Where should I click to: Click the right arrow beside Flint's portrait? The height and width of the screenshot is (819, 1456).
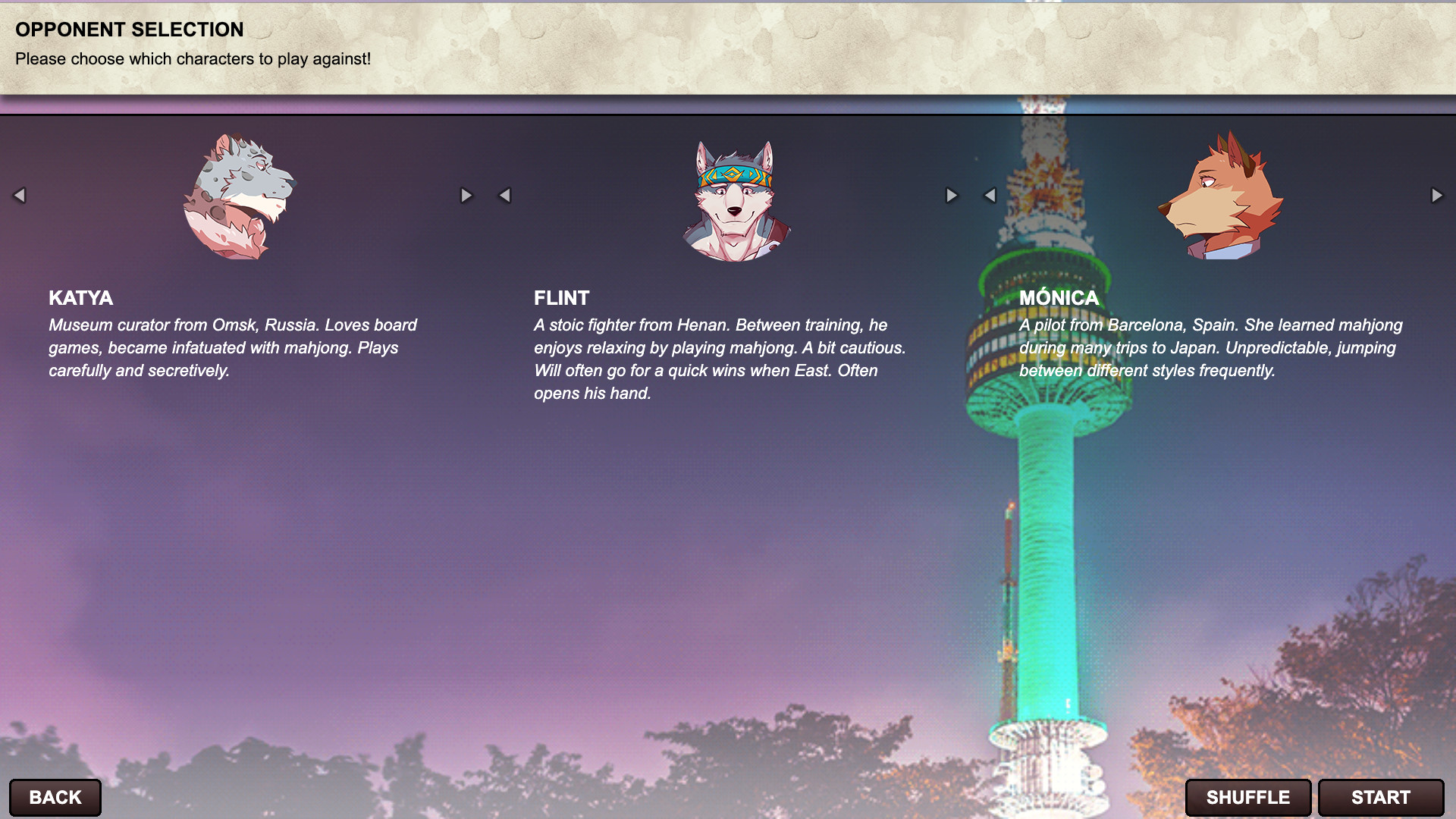pyautogui.click(x=952, y=195)
